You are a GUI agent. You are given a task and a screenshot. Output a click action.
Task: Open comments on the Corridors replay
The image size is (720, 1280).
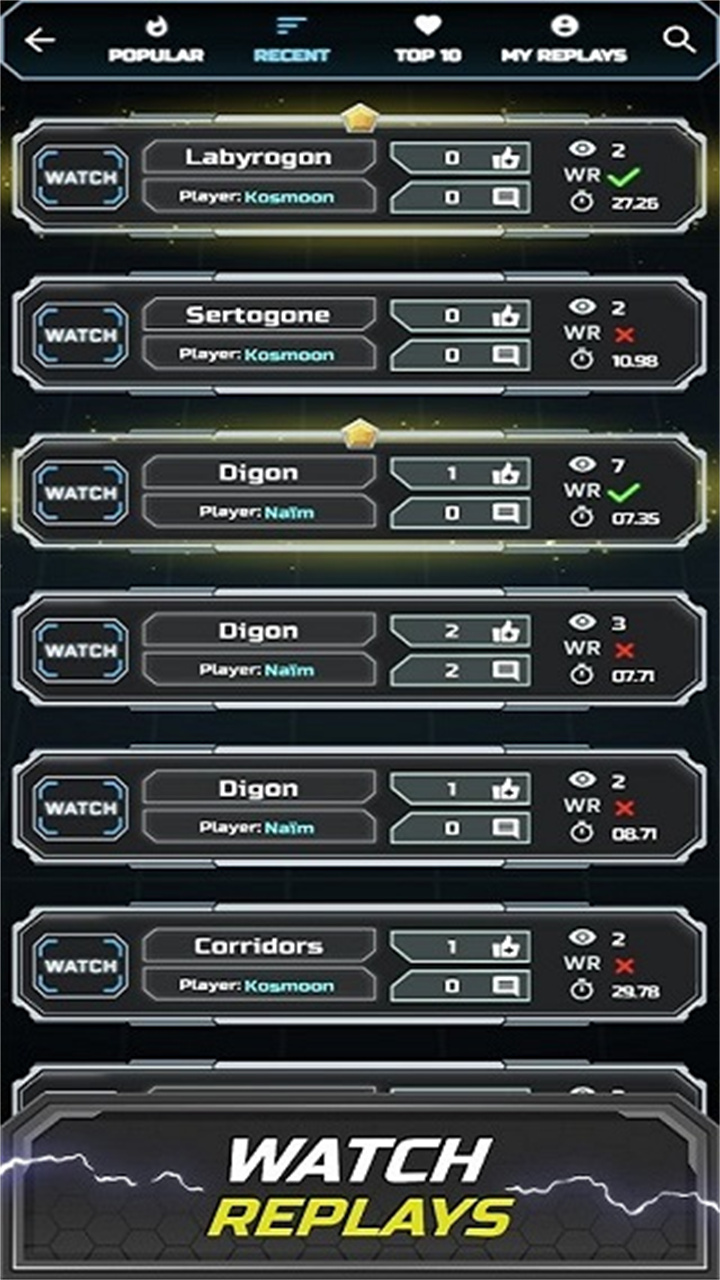(x=506, y=986)
